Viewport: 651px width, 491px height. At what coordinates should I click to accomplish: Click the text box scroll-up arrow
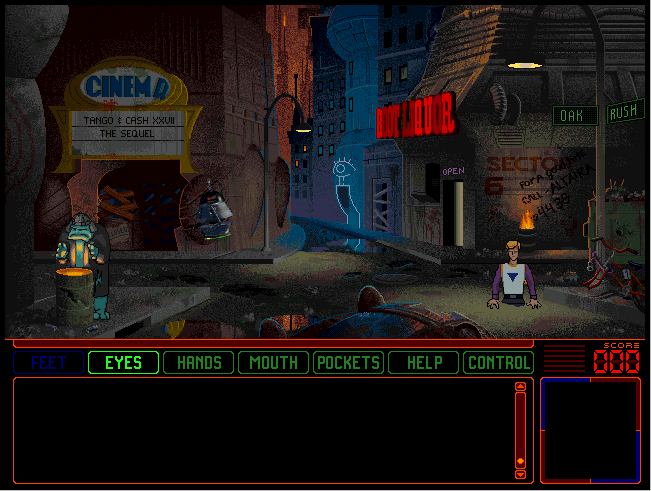click(520, 387)
